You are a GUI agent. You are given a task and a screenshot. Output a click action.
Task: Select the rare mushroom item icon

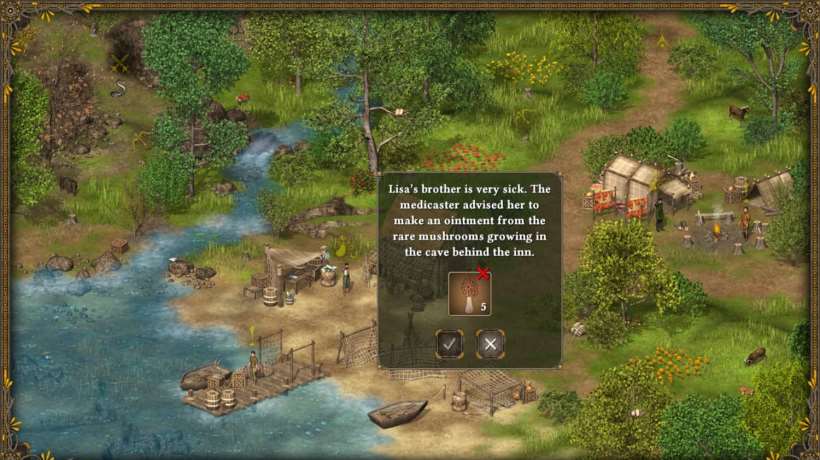(x=468, y=294)
